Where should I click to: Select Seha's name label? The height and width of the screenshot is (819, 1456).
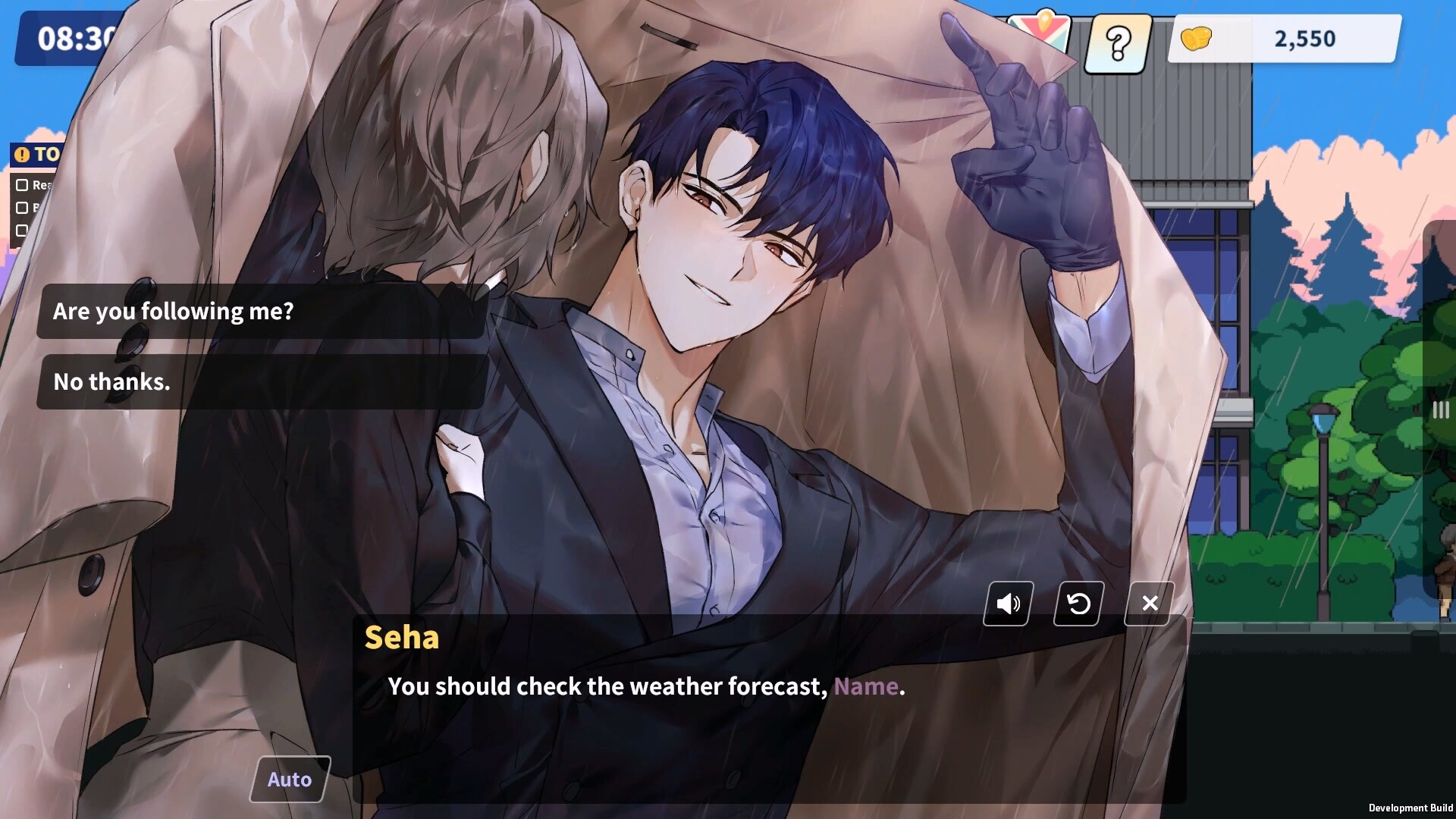pos(402,639)
